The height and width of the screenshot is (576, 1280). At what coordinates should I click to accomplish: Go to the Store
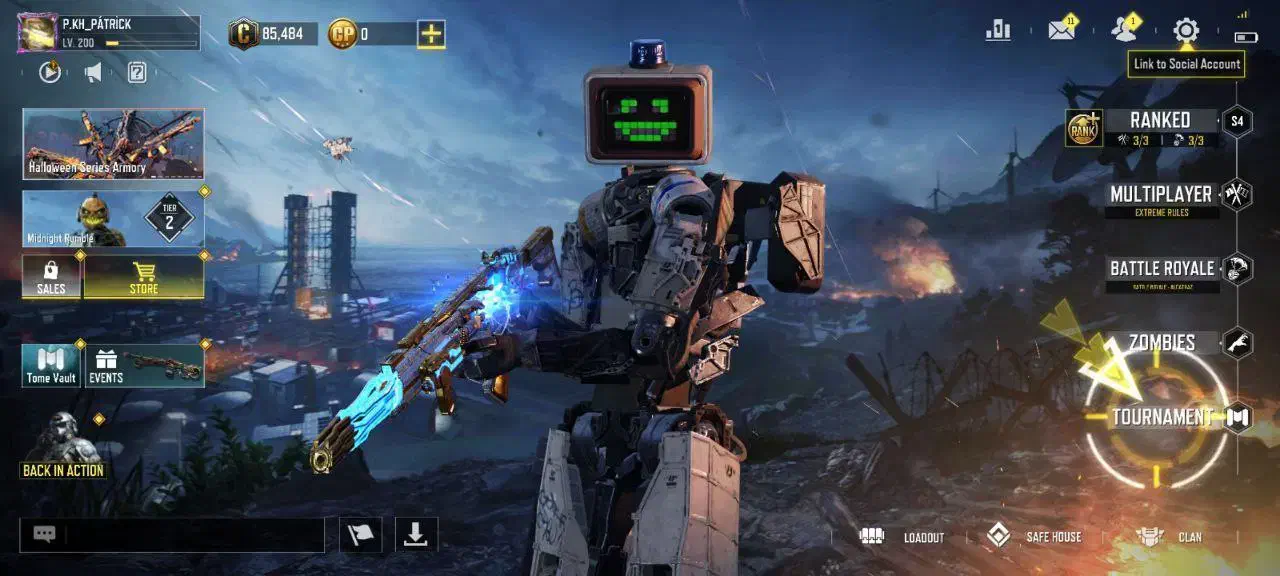(144, 277)
